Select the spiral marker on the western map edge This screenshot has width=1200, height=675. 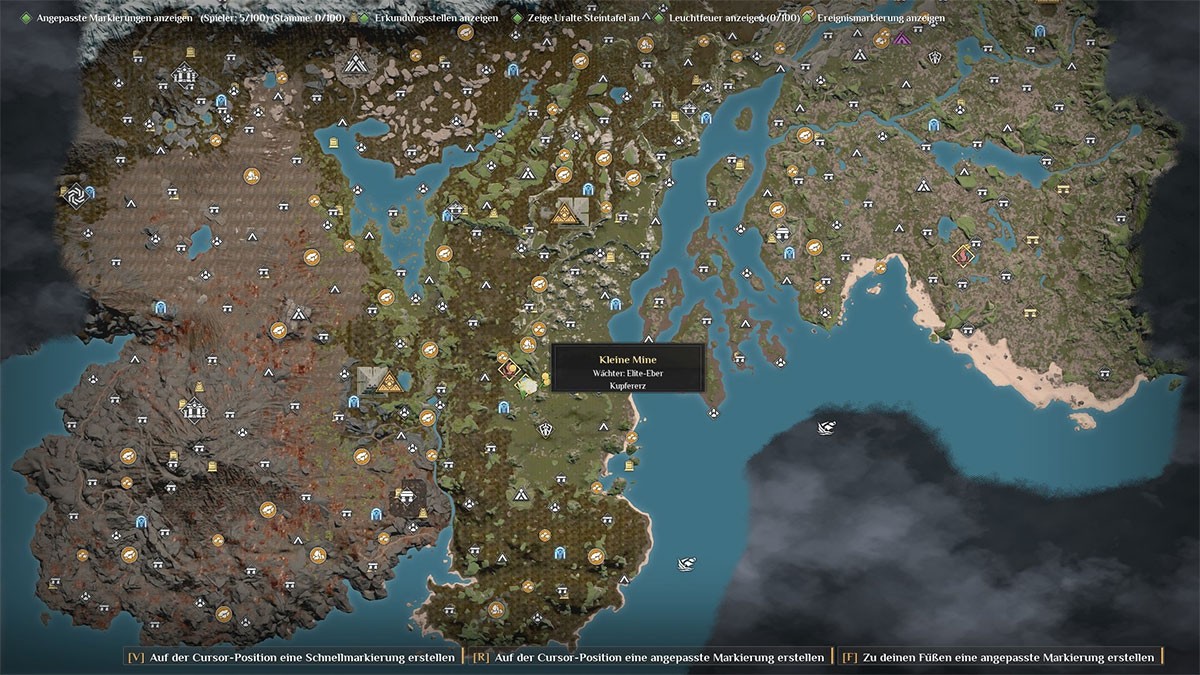click(73, 197)
